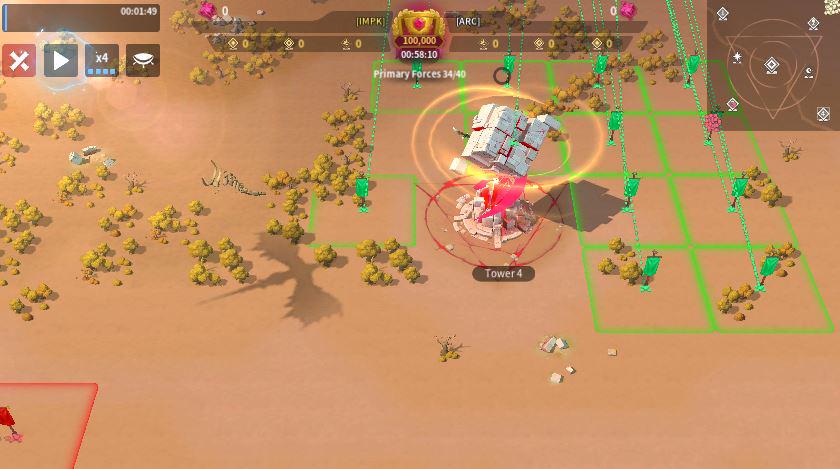Click the play button to resume playback
The width and height of the screenshot is (840, 469).
(x=60, y=61)
